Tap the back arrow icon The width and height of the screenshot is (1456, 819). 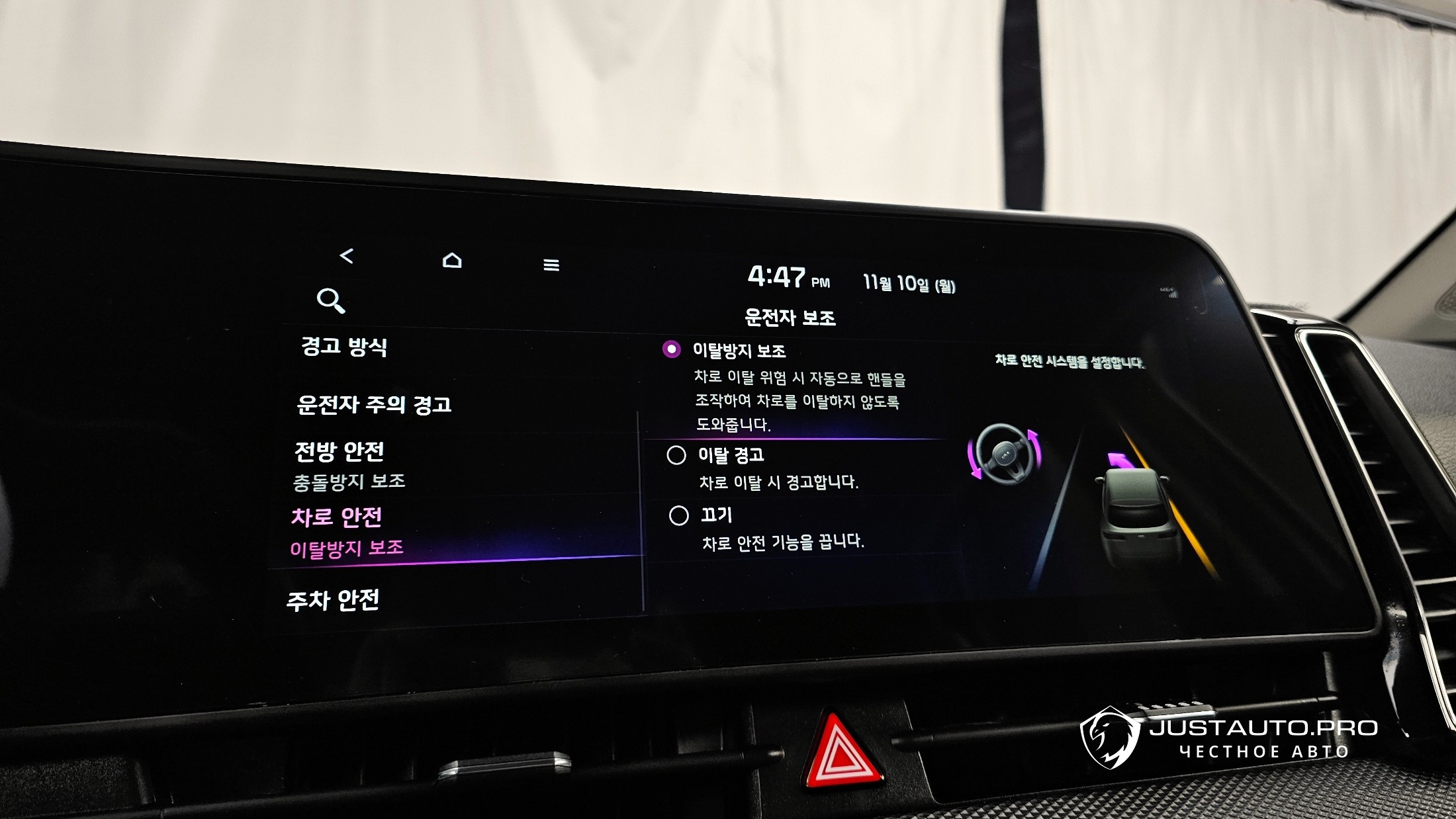click(x=346, y=255)
